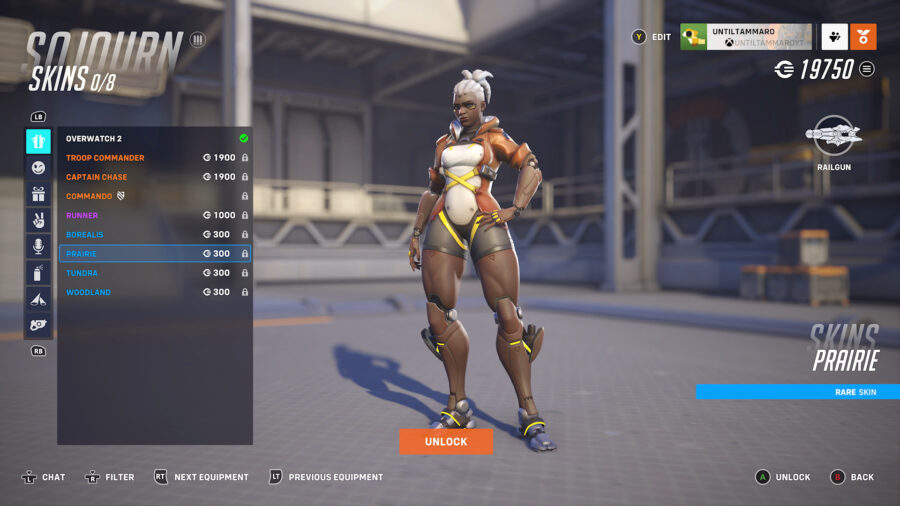The height and width of the screenshot is (506, 900).
Task: Open the UNTILTAMMARO player profile card
Action: click(x=745, y=37)
